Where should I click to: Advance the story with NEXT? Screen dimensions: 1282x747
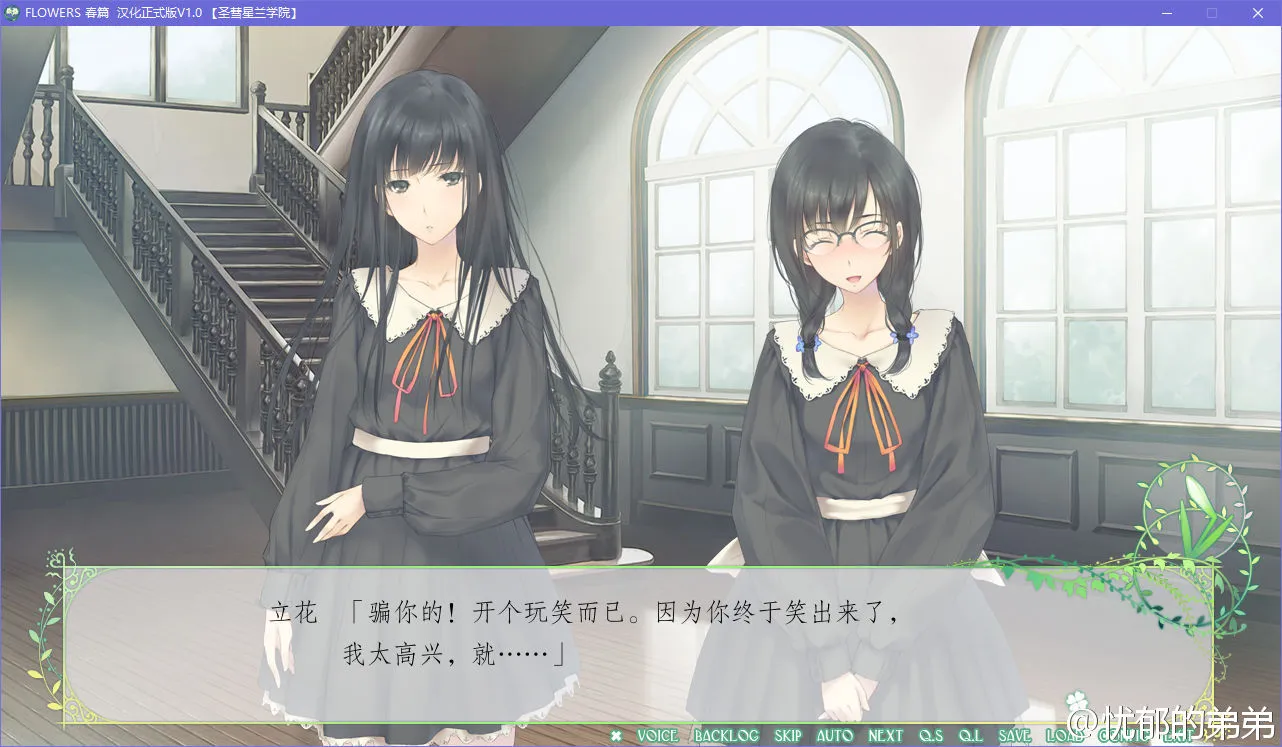[885, 736]
